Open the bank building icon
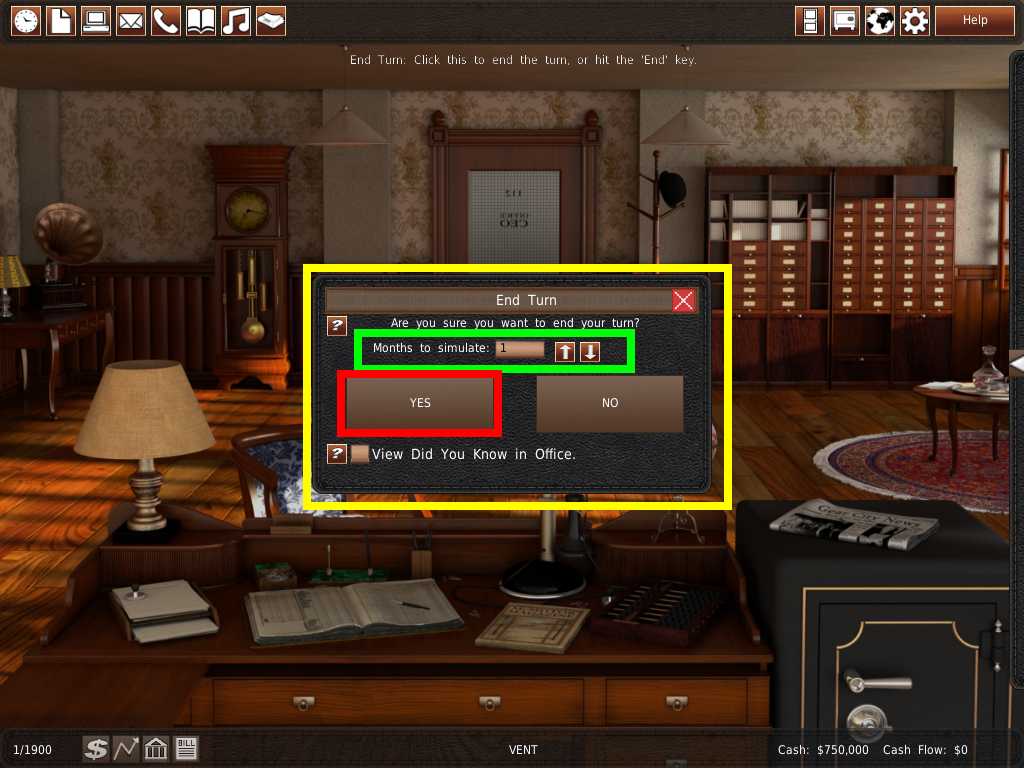 [x=156, y=748]
